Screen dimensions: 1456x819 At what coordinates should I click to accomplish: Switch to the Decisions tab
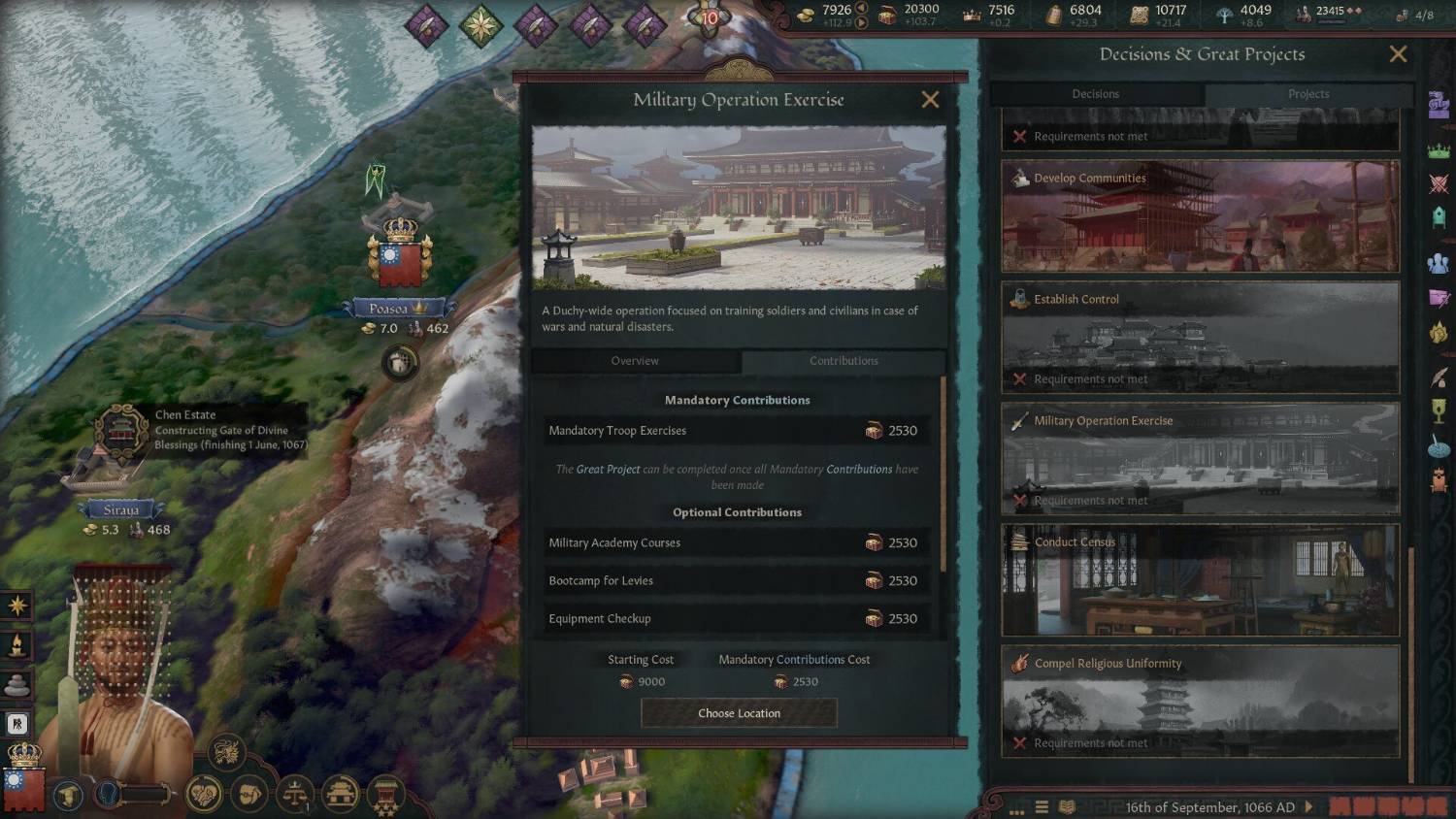(x=1096, y=94)
